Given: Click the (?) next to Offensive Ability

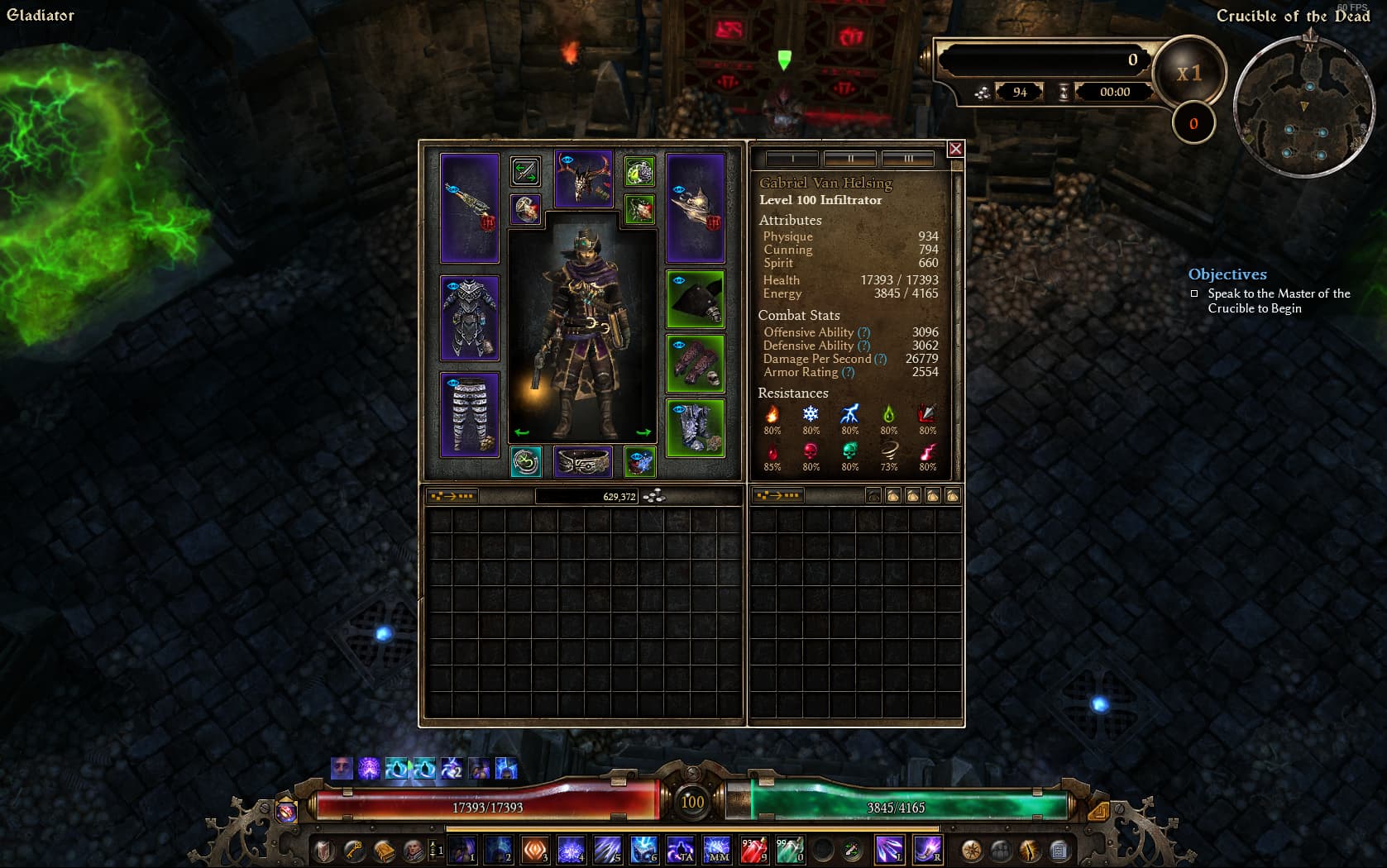Looking at the screenshot, I should (865, 332).
